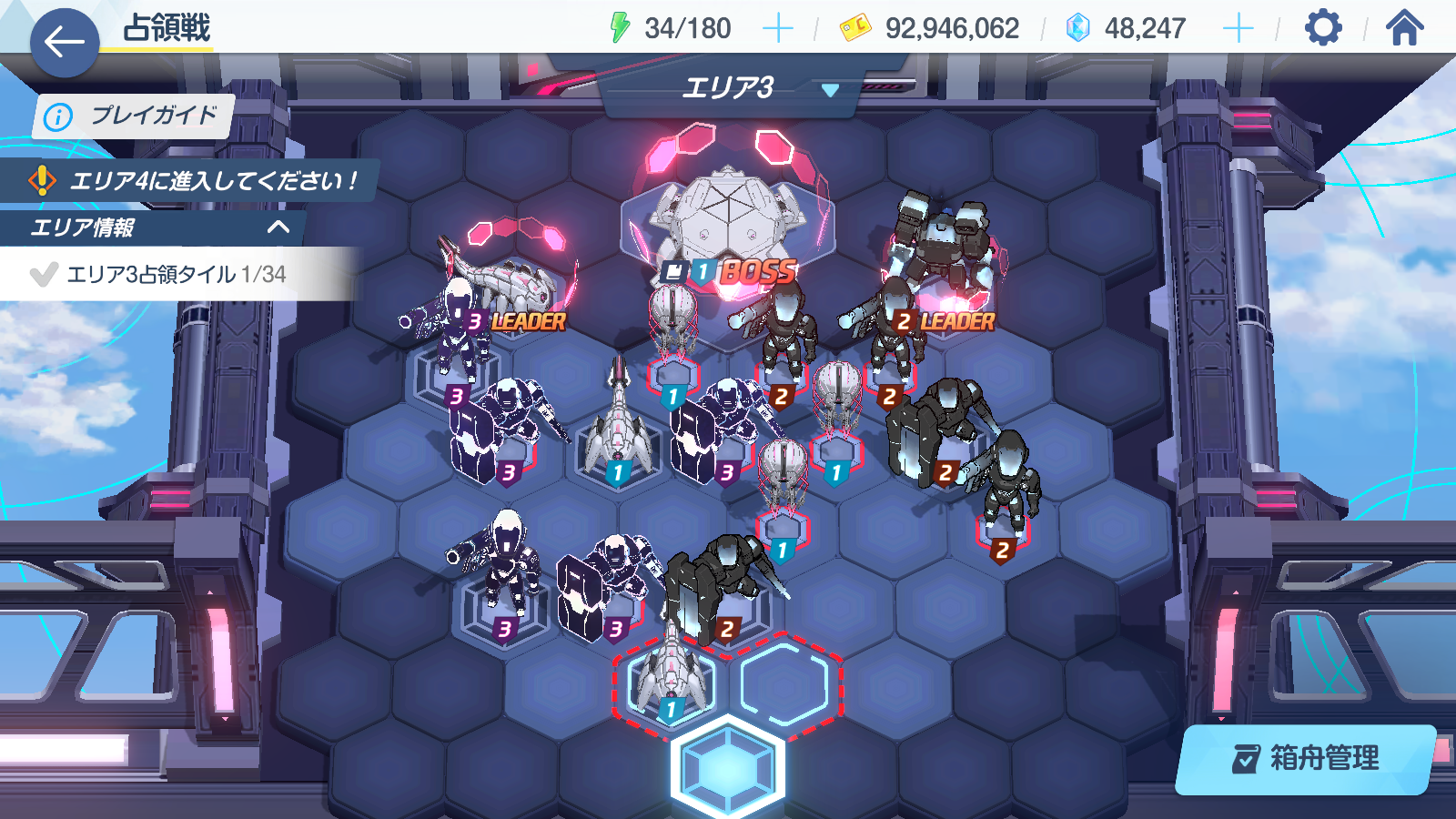Select the BOSS enemy tile

pos(728,227)
